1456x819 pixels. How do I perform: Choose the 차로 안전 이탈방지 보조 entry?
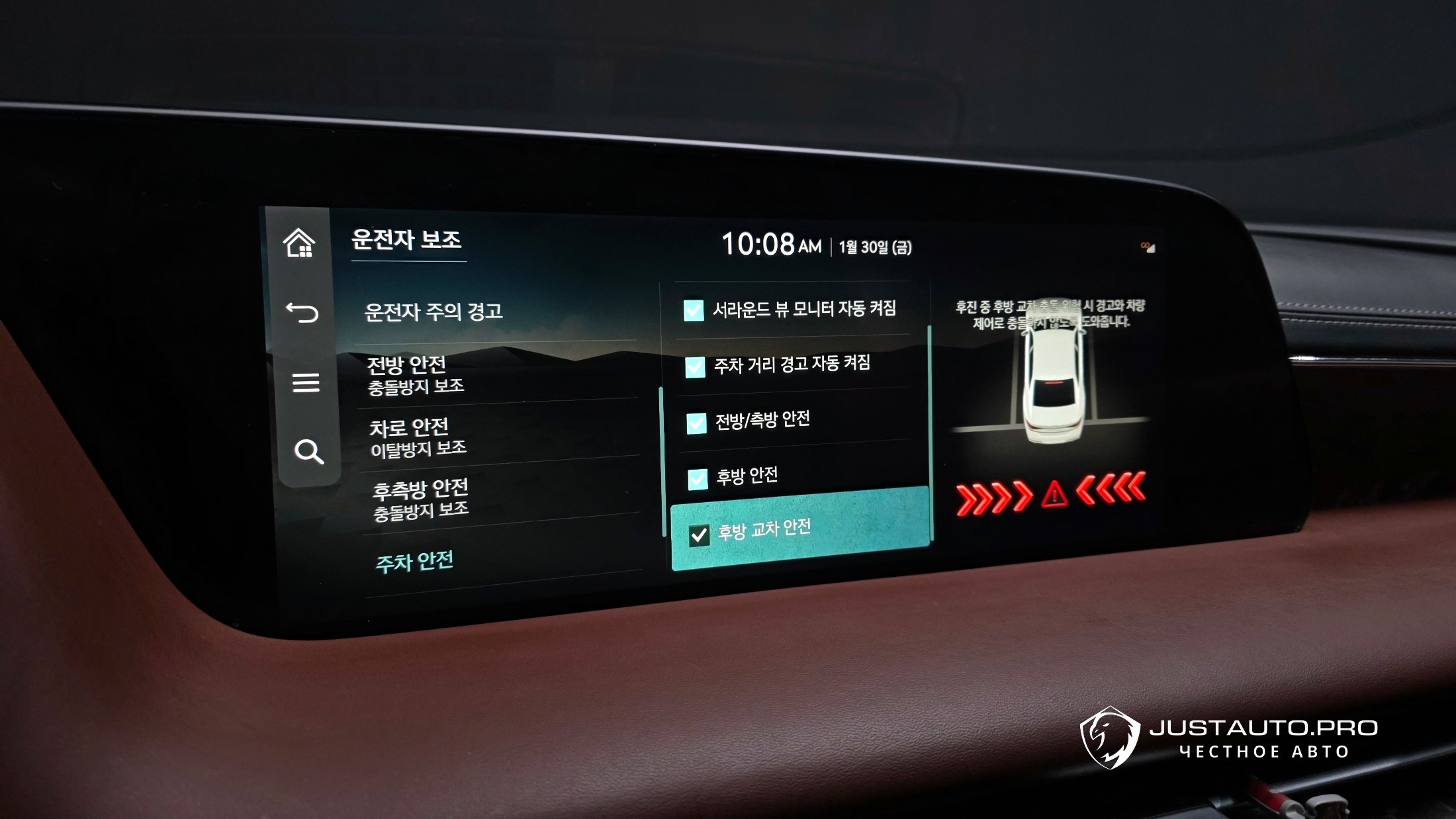click(x=418, y=437)
